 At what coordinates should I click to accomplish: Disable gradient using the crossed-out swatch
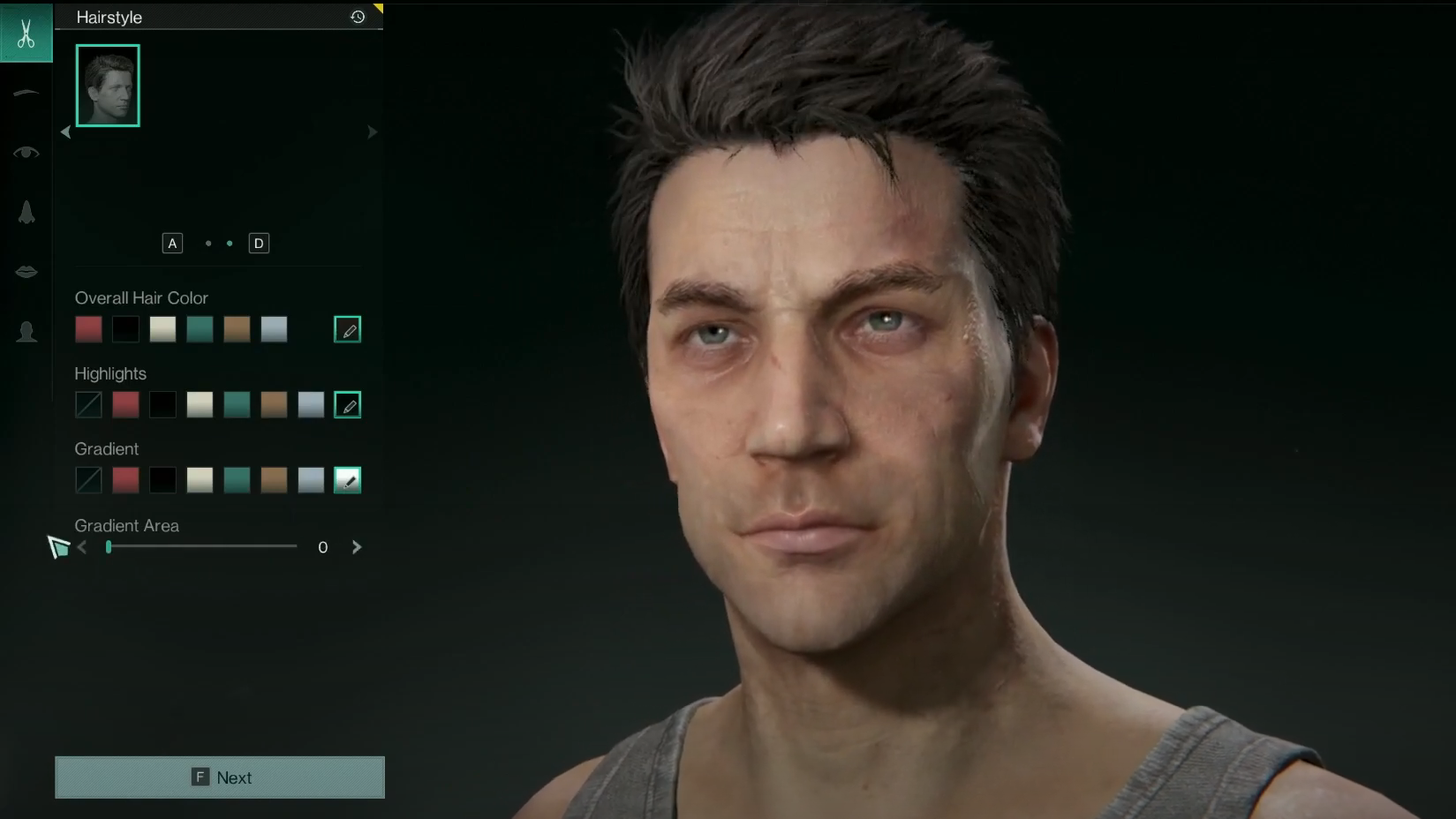click(x=88, y=479)
